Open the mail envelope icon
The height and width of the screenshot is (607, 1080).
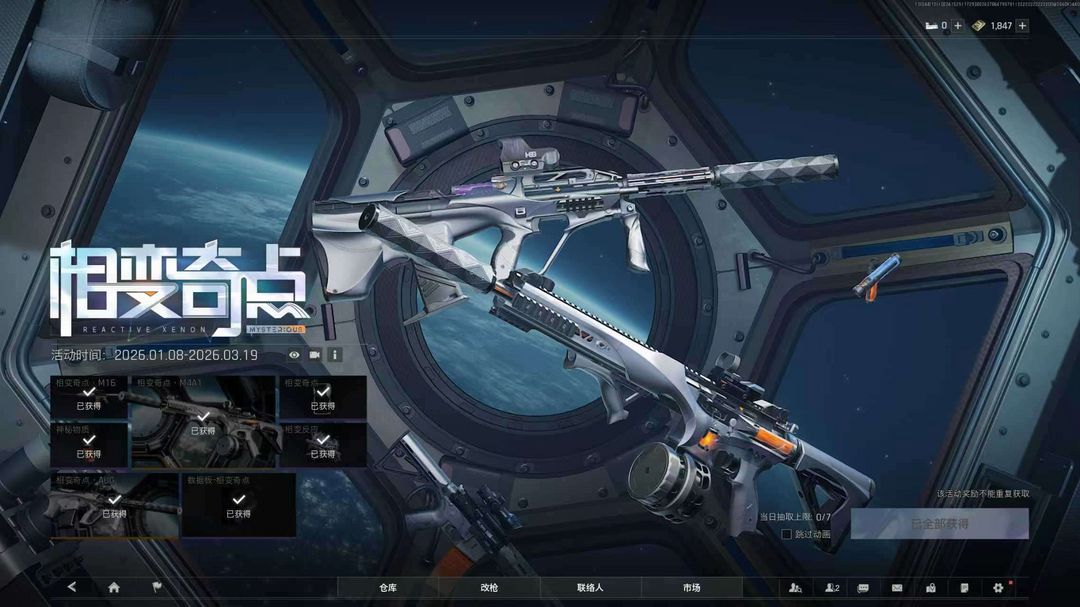click(x=897, y=587)
